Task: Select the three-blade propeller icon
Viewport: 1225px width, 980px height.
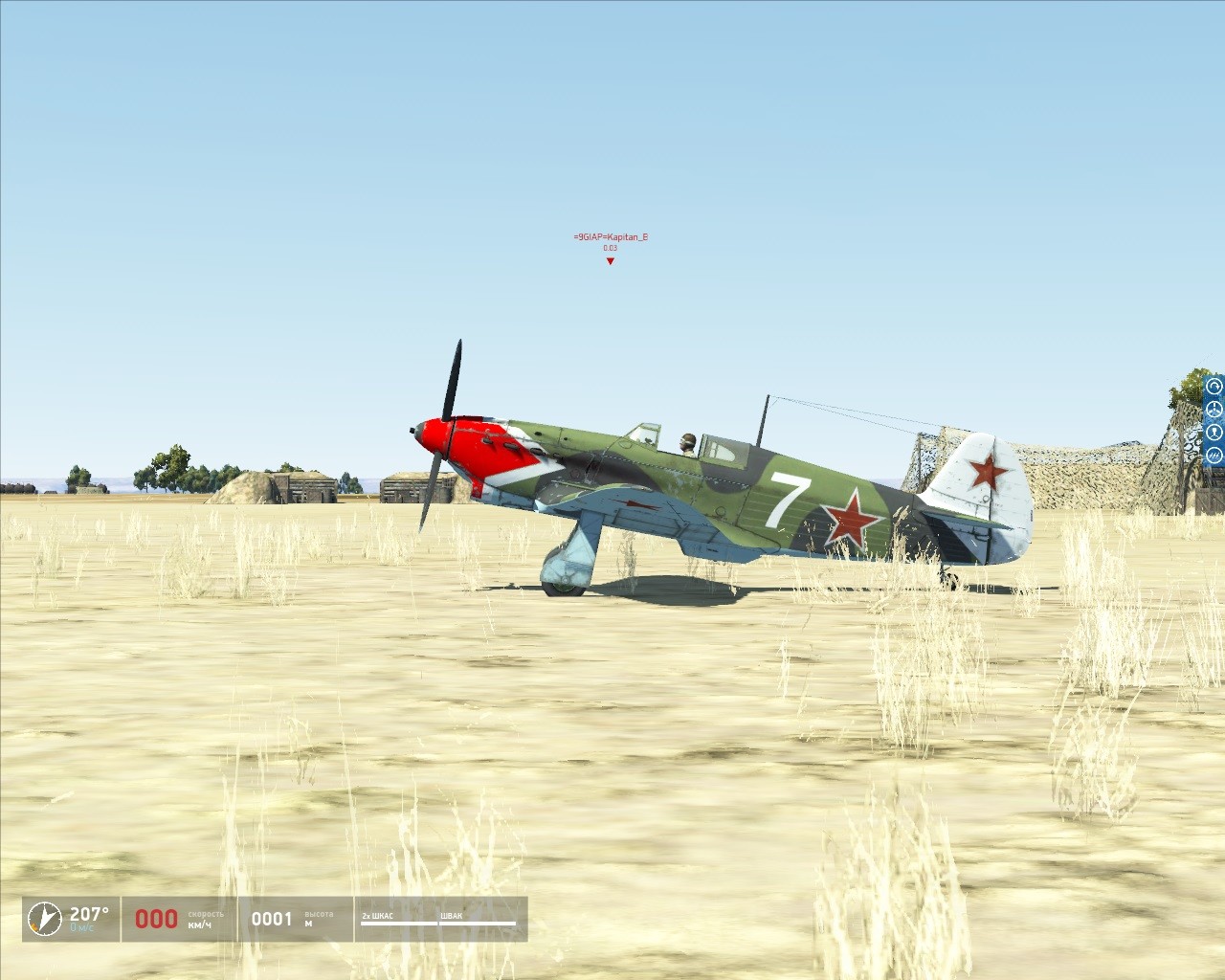Action: 1214,410
